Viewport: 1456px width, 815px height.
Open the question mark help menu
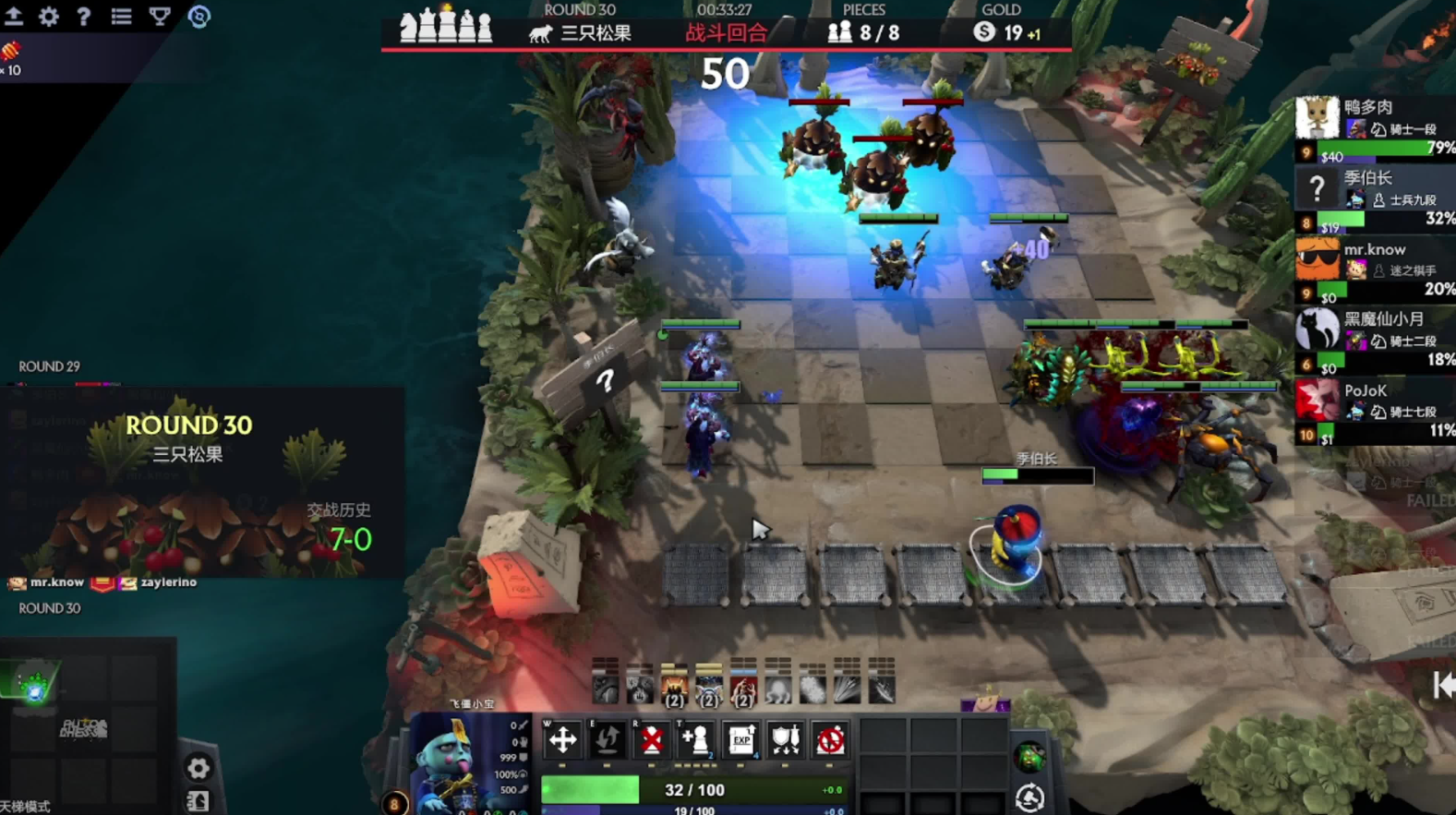pos(83,16)
